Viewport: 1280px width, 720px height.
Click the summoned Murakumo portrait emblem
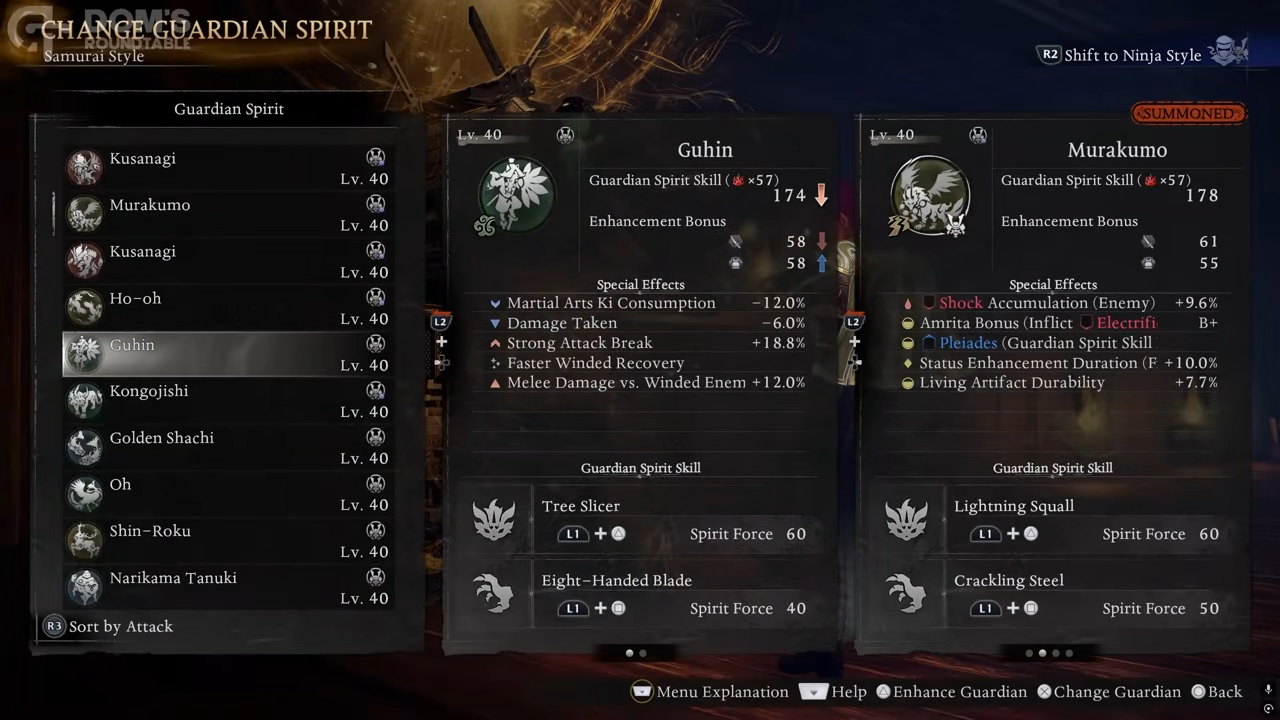pos(929,196)
